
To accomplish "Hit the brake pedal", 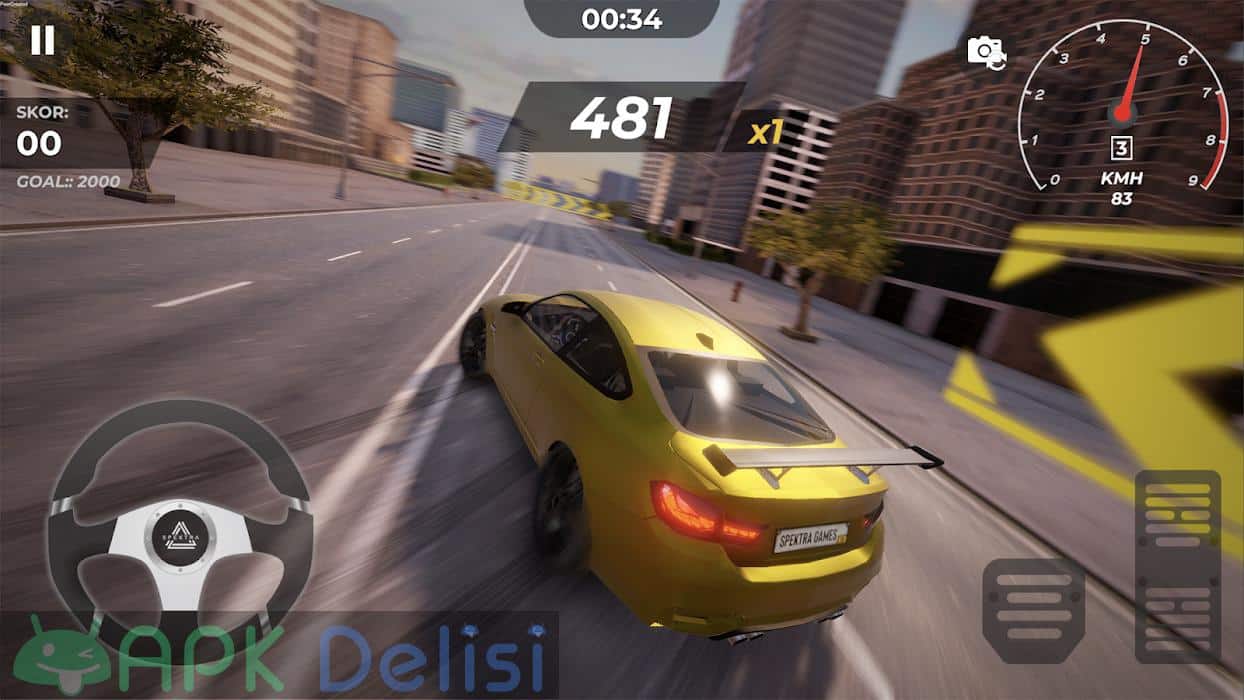I will [x=1033, y=608].
